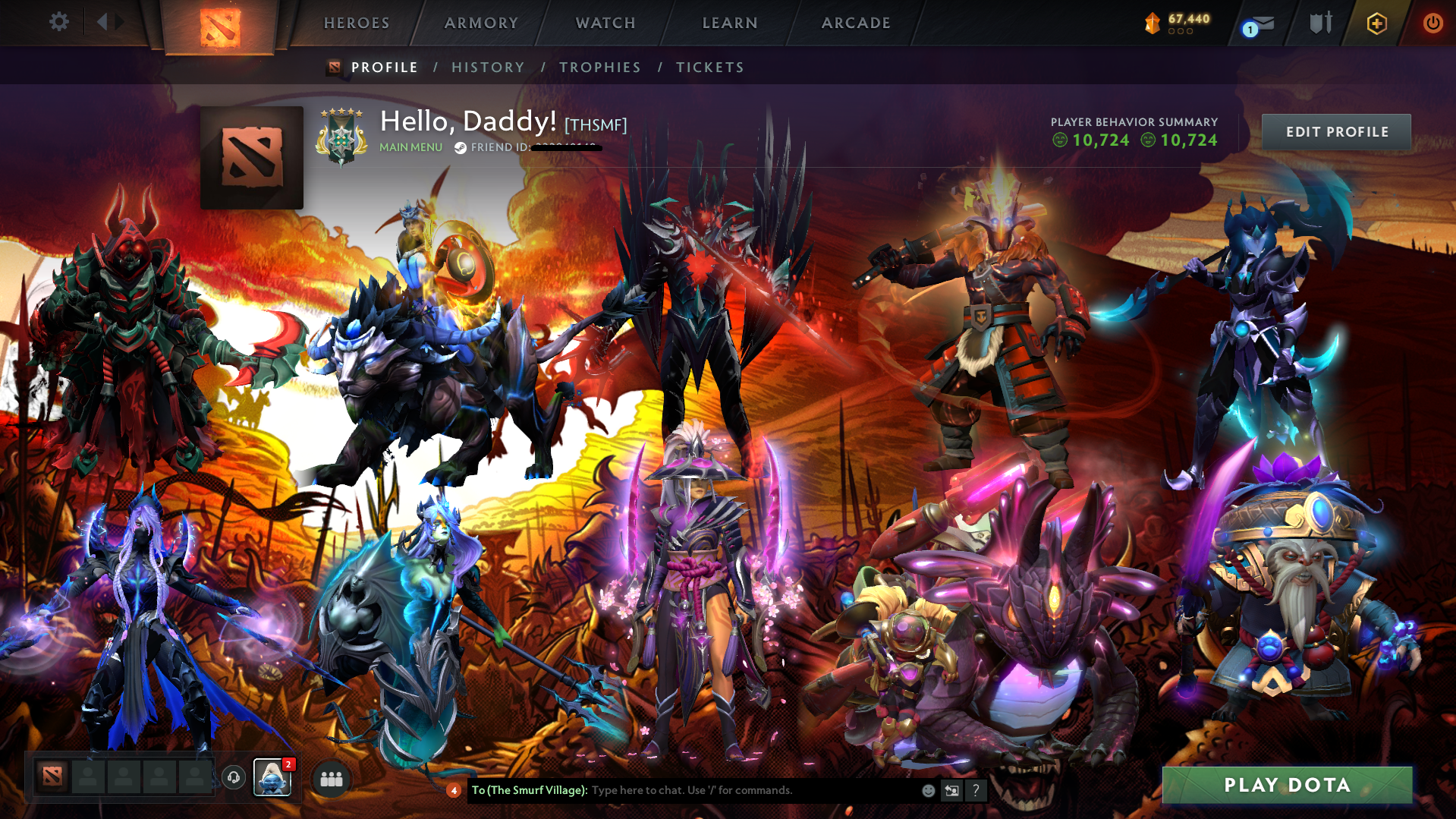Switch to the HISTORY tab
The width and height of the screenshot is (1456, 819).
coord(488,67)
